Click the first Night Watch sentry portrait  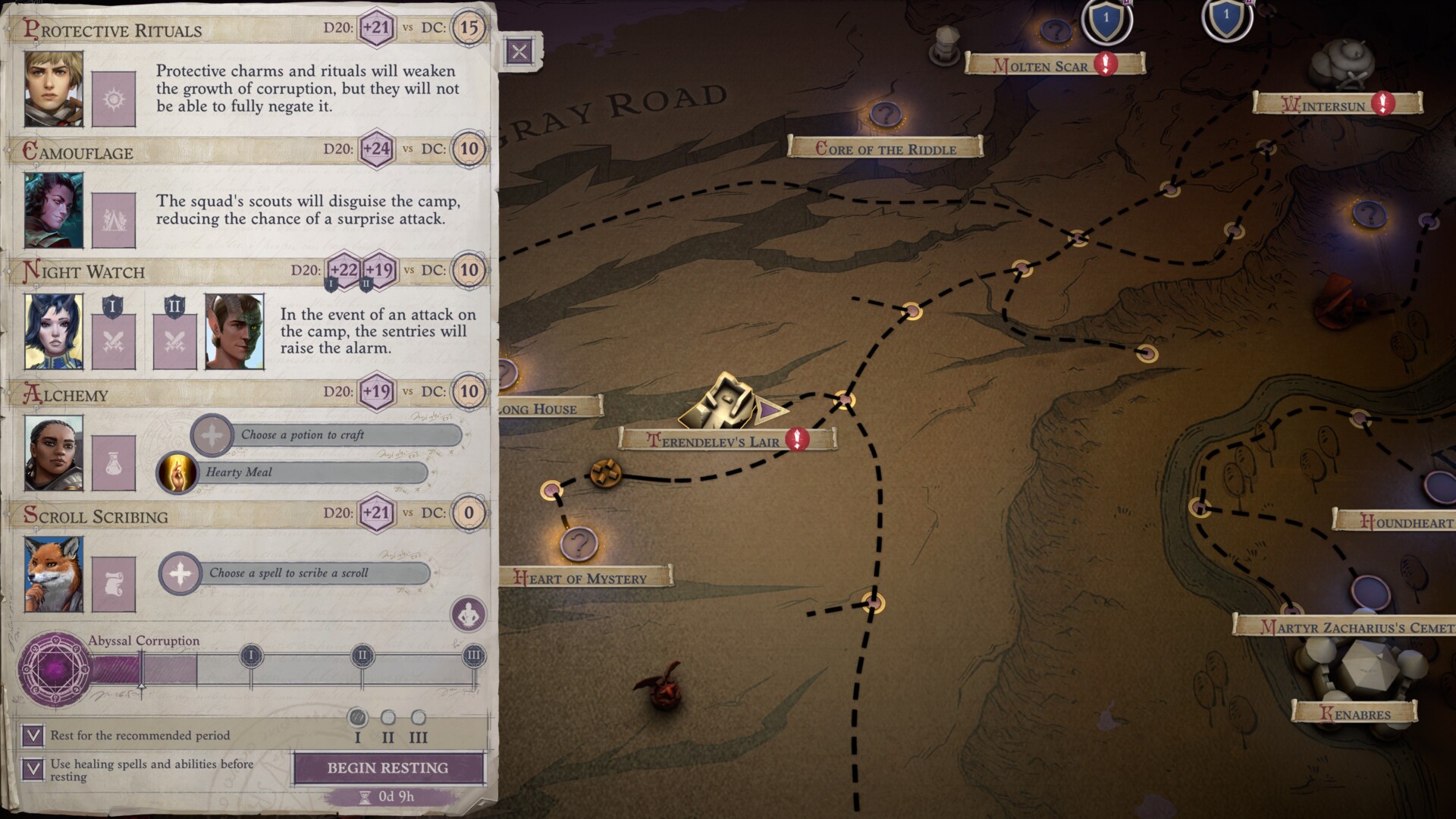click(54, 332)
